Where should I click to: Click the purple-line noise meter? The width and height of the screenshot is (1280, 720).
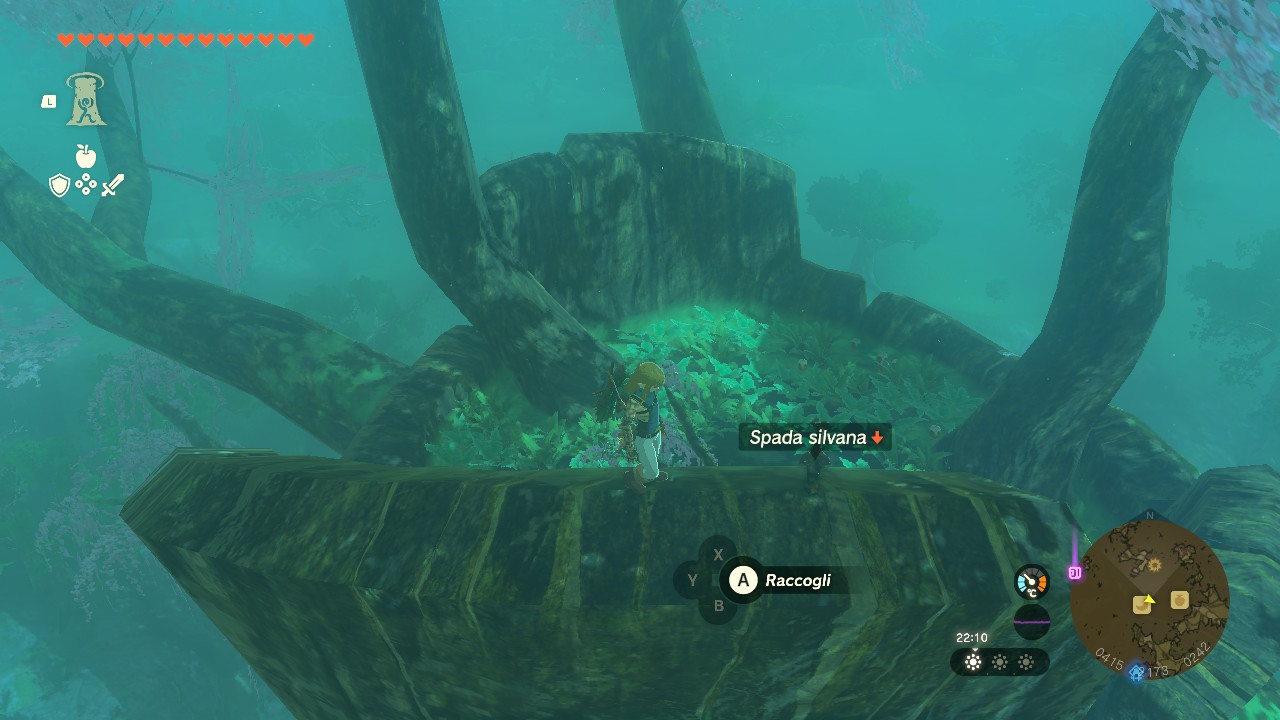tap(1031, 621)
